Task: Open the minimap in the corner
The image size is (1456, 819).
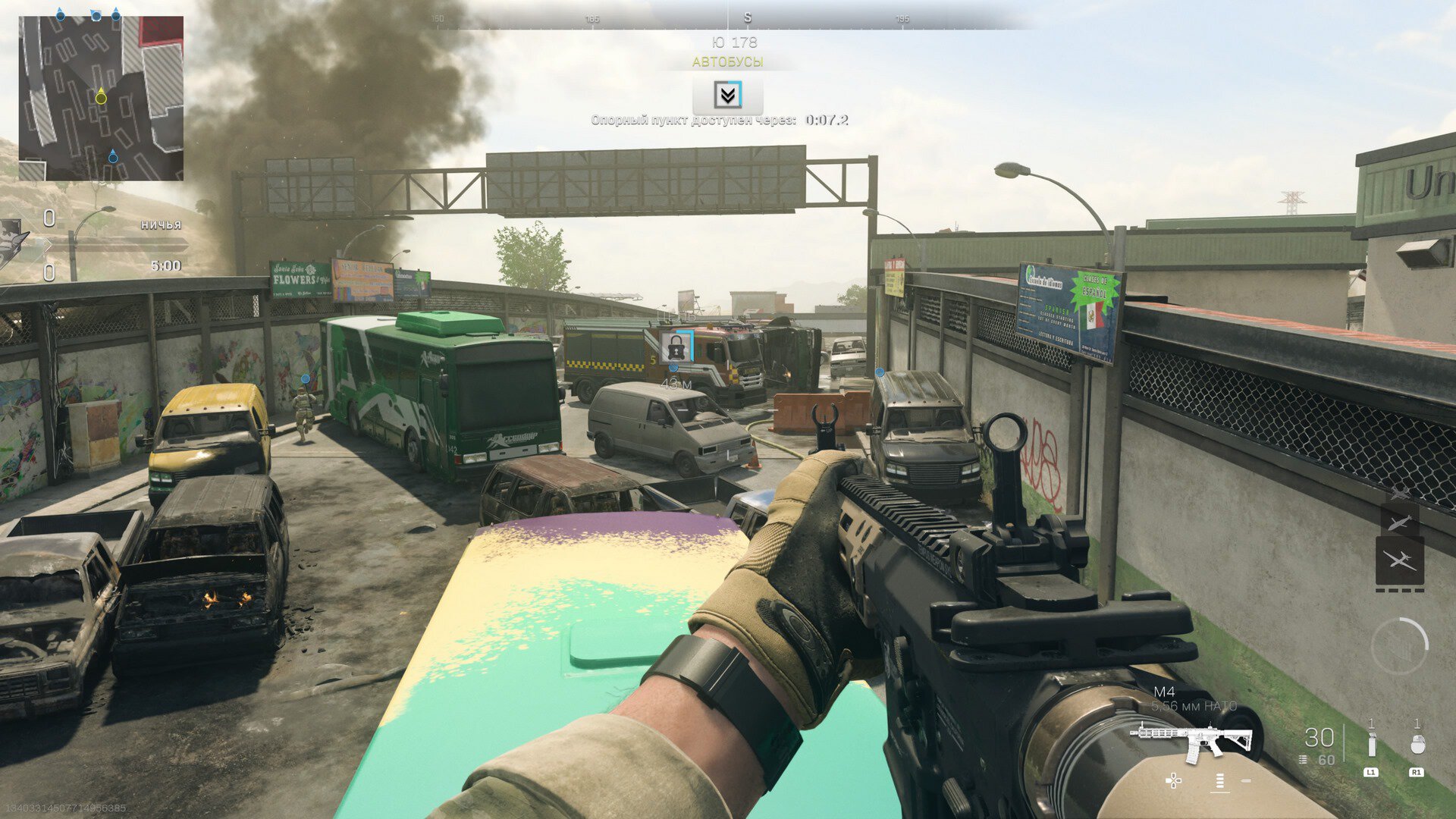Action: 101,98
